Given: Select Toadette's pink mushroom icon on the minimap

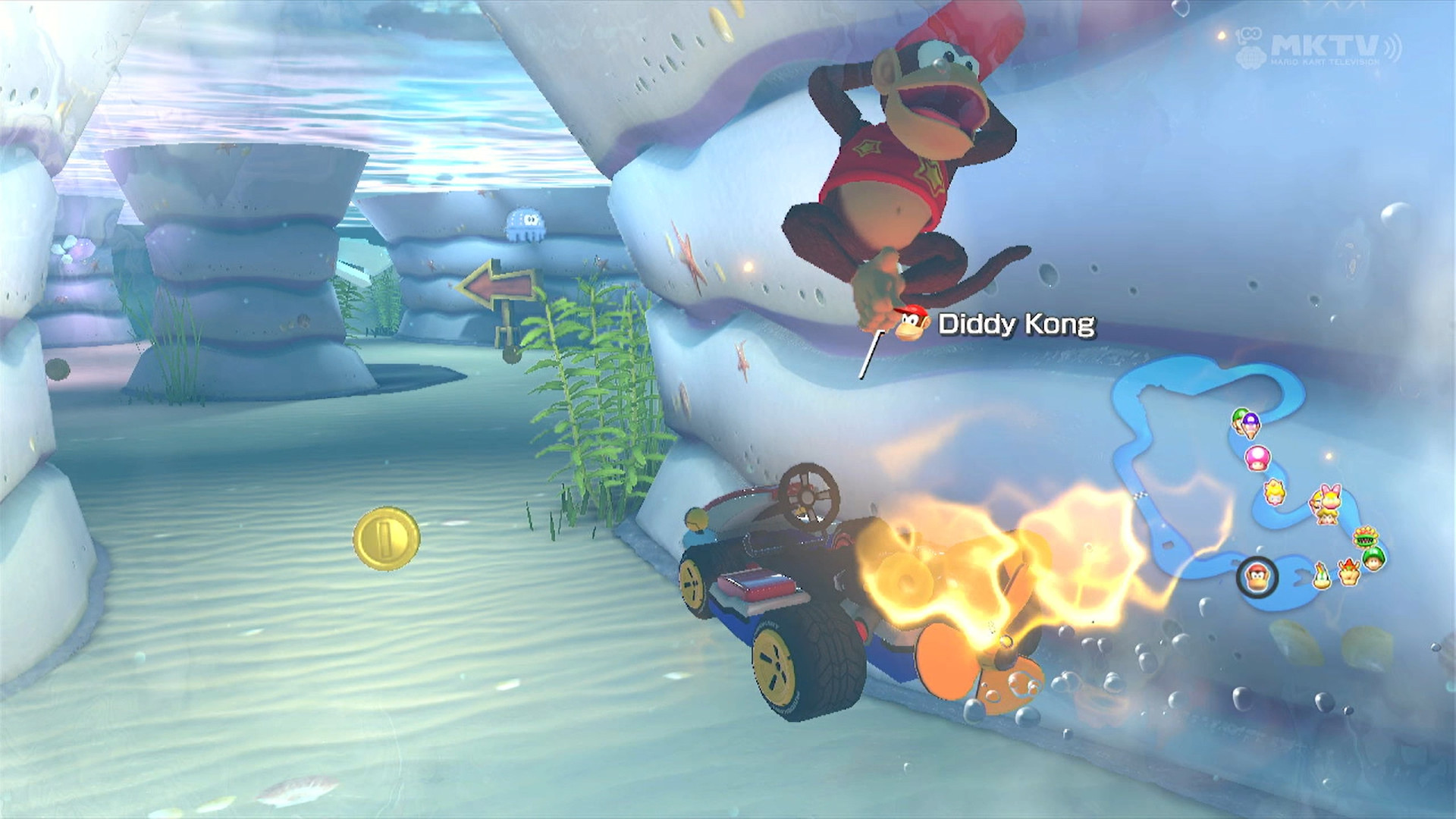Looking at the screenshot, I should point(1257,458).
